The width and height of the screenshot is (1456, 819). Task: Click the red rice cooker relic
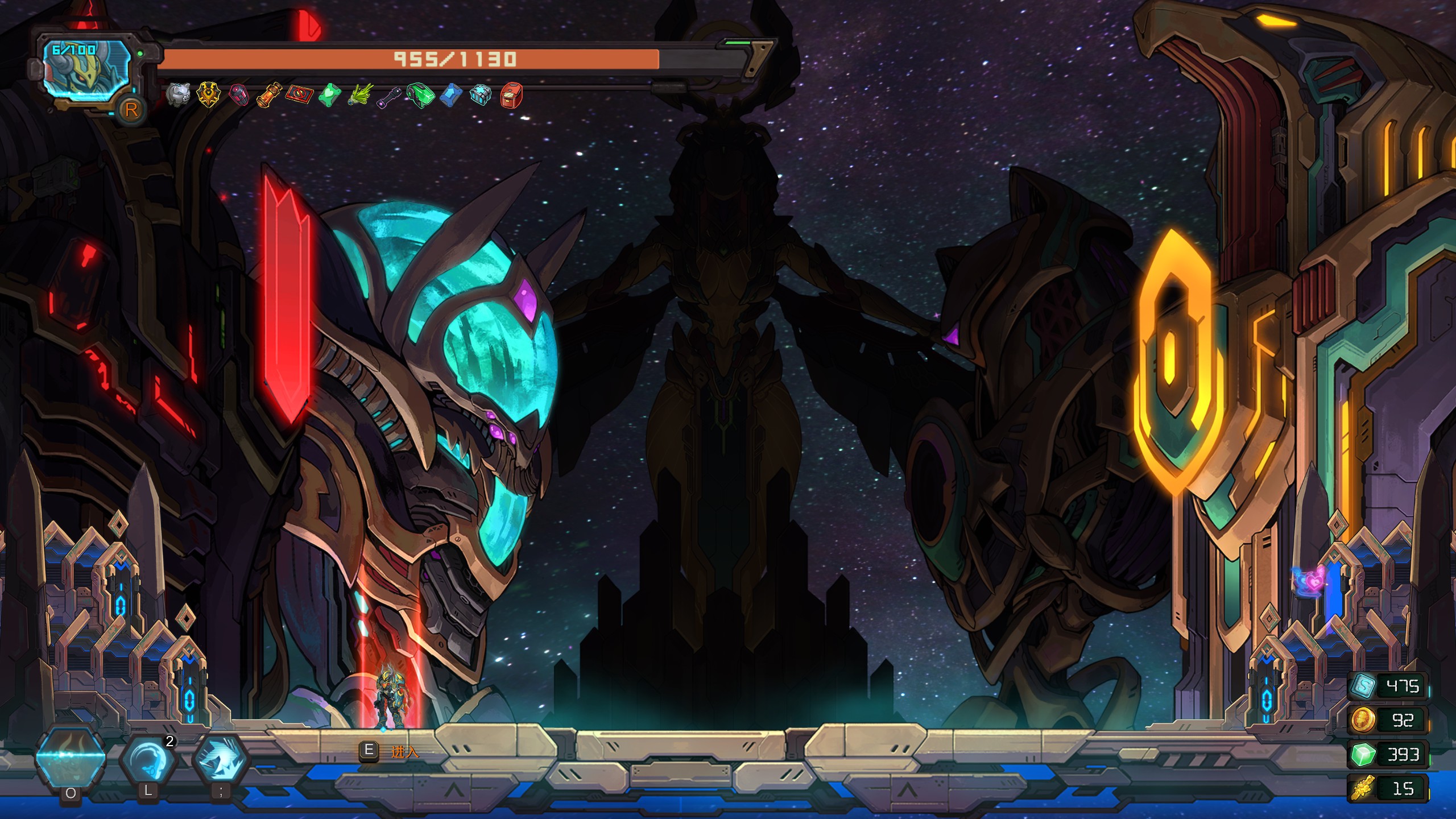tap(512, 95)
